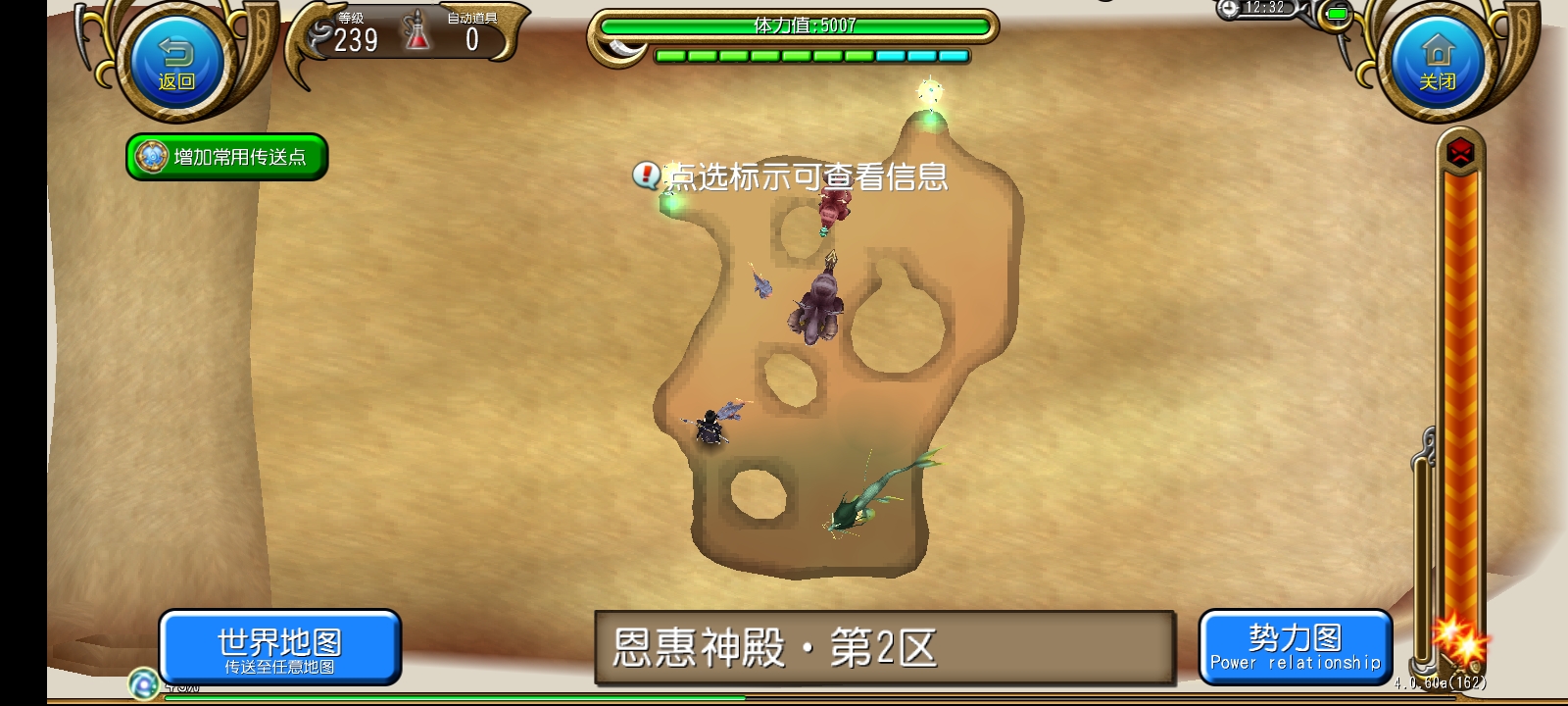Click the exclamation info bubble beside the hint text
This screenshot has height=706, width=1568.
coord(648,174)
